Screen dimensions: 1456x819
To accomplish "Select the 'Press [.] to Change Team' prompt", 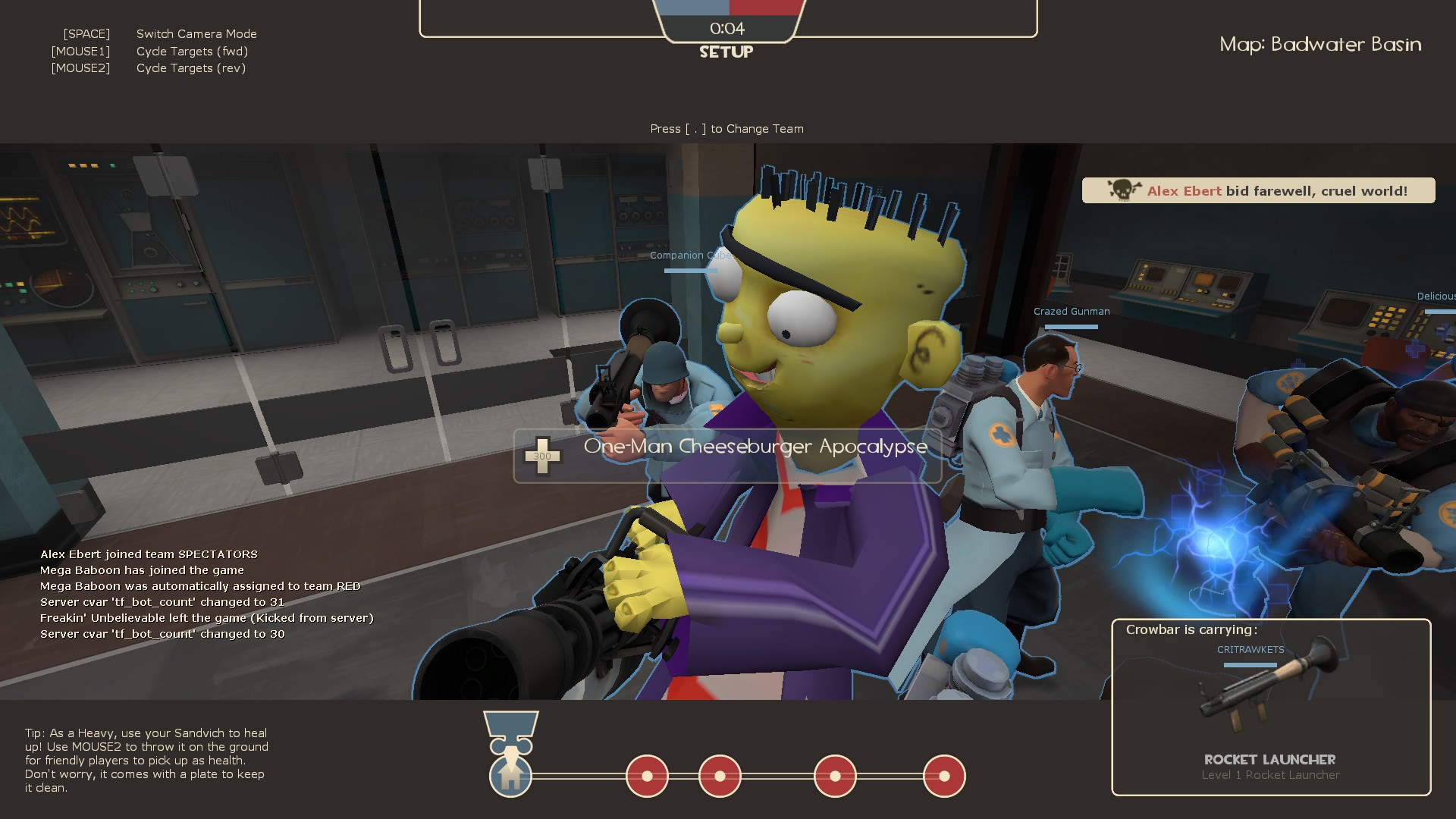I will coord(726,129).
